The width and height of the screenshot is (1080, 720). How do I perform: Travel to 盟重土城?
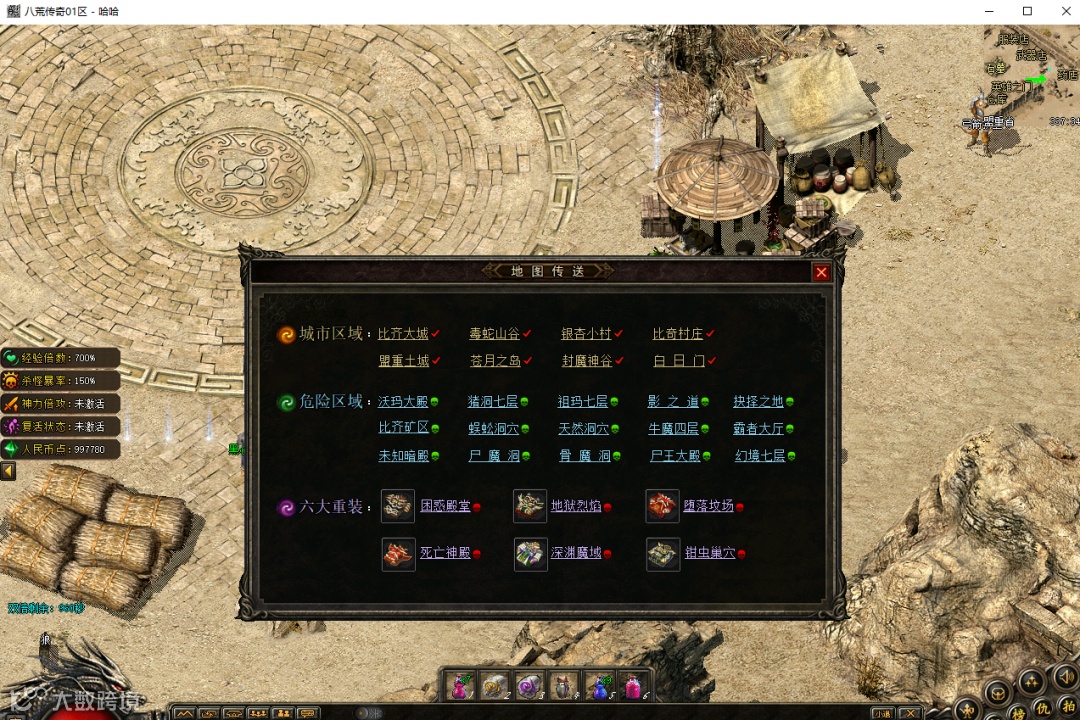(403, 361)
